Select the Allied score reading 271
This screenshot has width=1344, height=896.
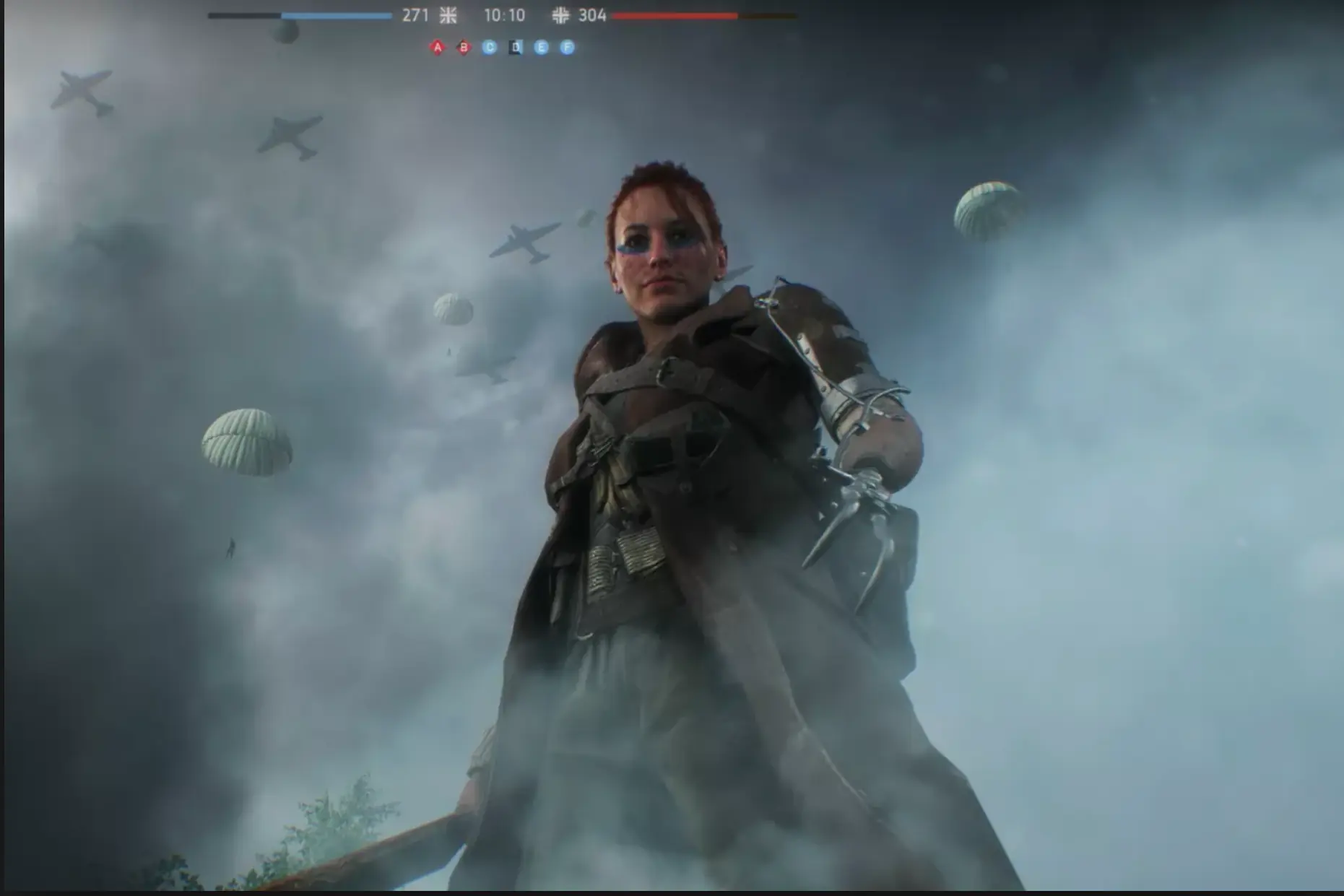pyautogui.click(x=415, y=14)
